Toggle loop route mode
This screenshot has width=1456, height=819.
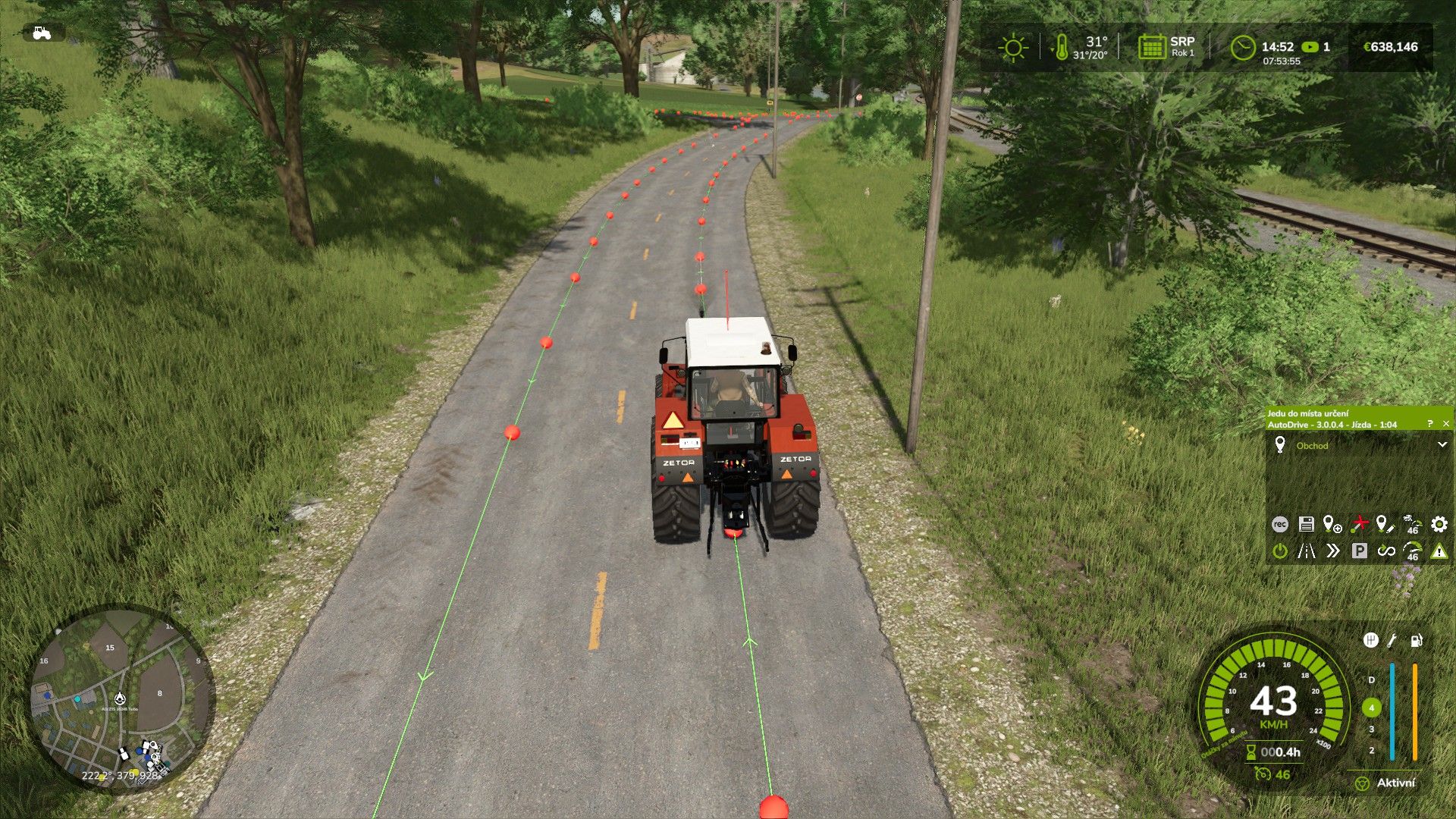coord(1387,552)
